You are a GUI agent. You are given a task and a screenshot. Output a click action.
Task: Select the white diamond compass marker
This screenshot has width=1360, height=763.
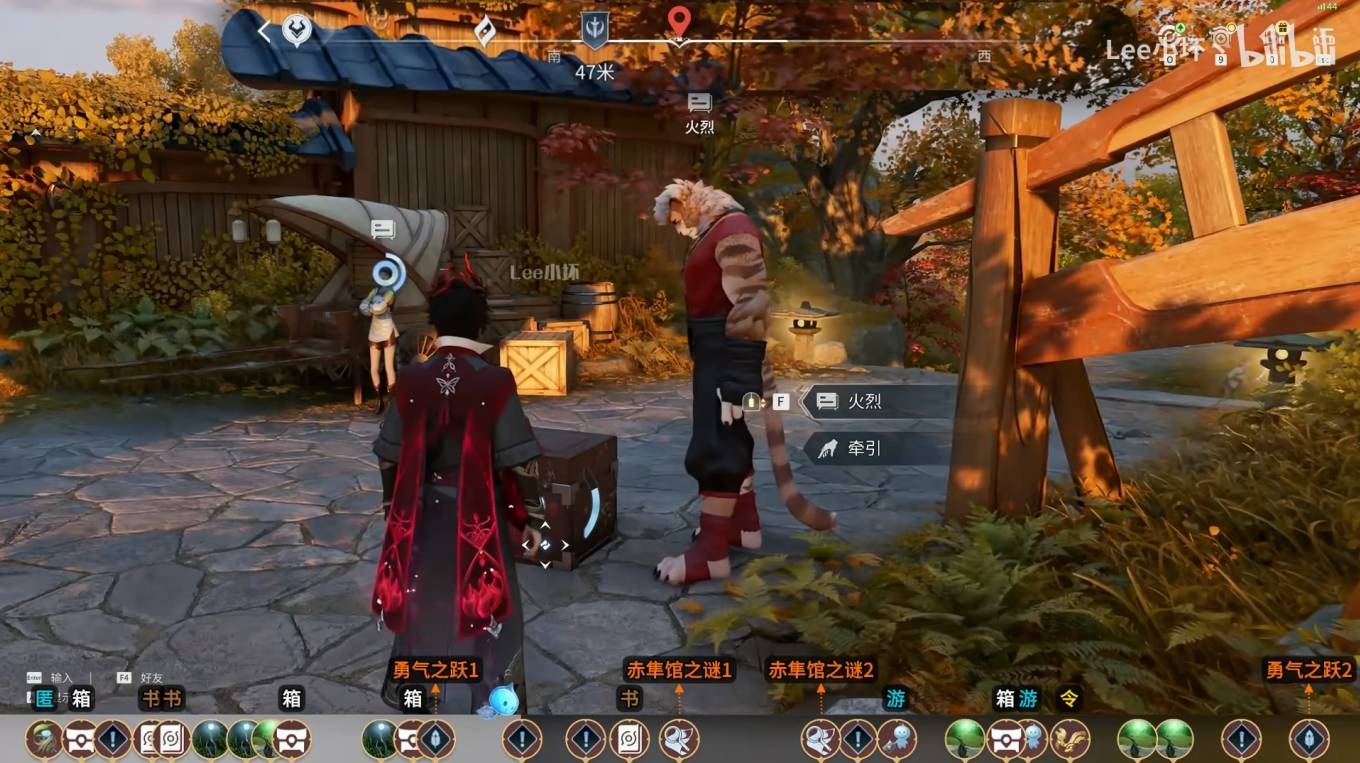484,31
